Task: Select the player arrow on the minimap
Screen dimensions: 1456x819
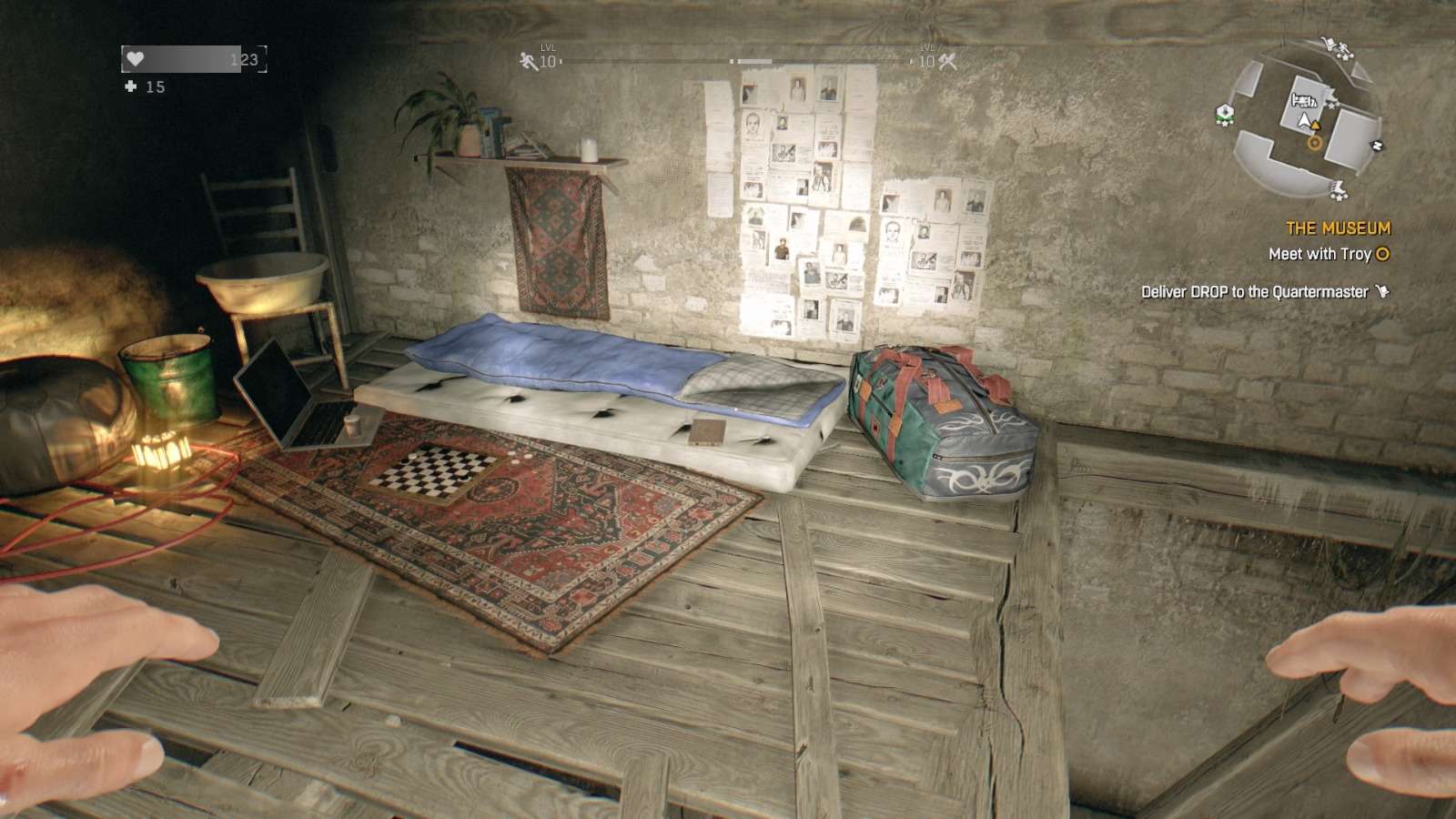Action: click(1303, 118)
